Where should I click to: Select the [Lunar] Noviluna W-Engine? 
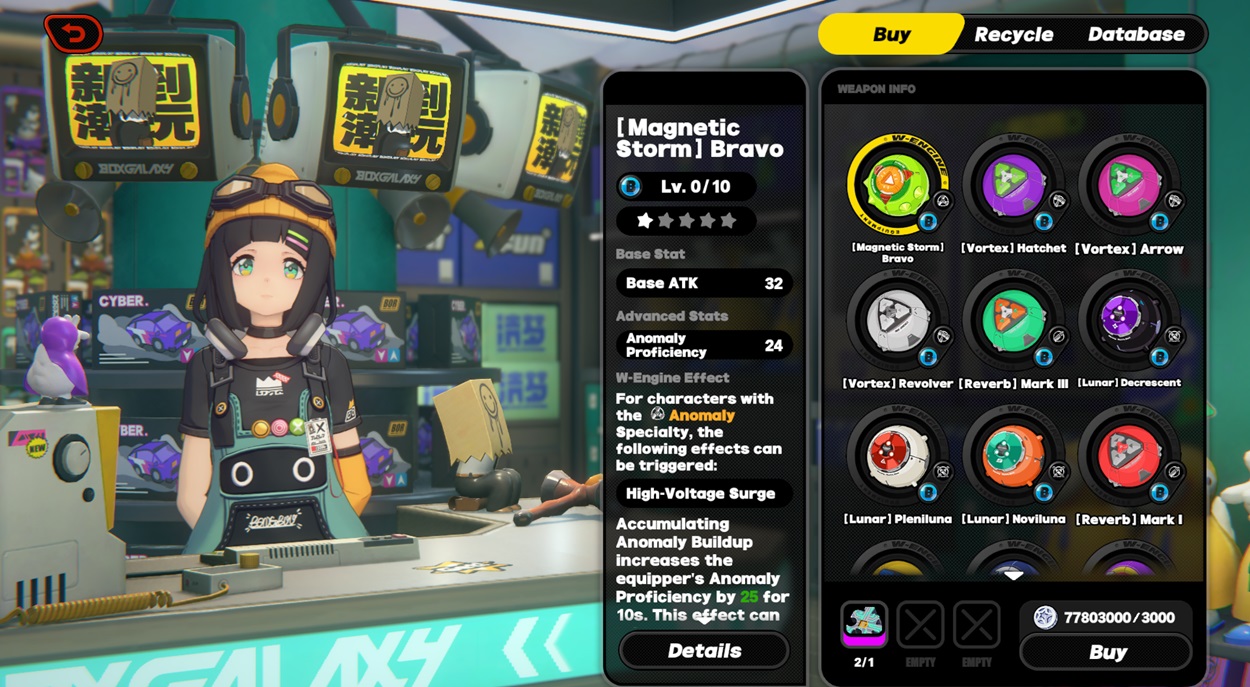click(1013, 457)
